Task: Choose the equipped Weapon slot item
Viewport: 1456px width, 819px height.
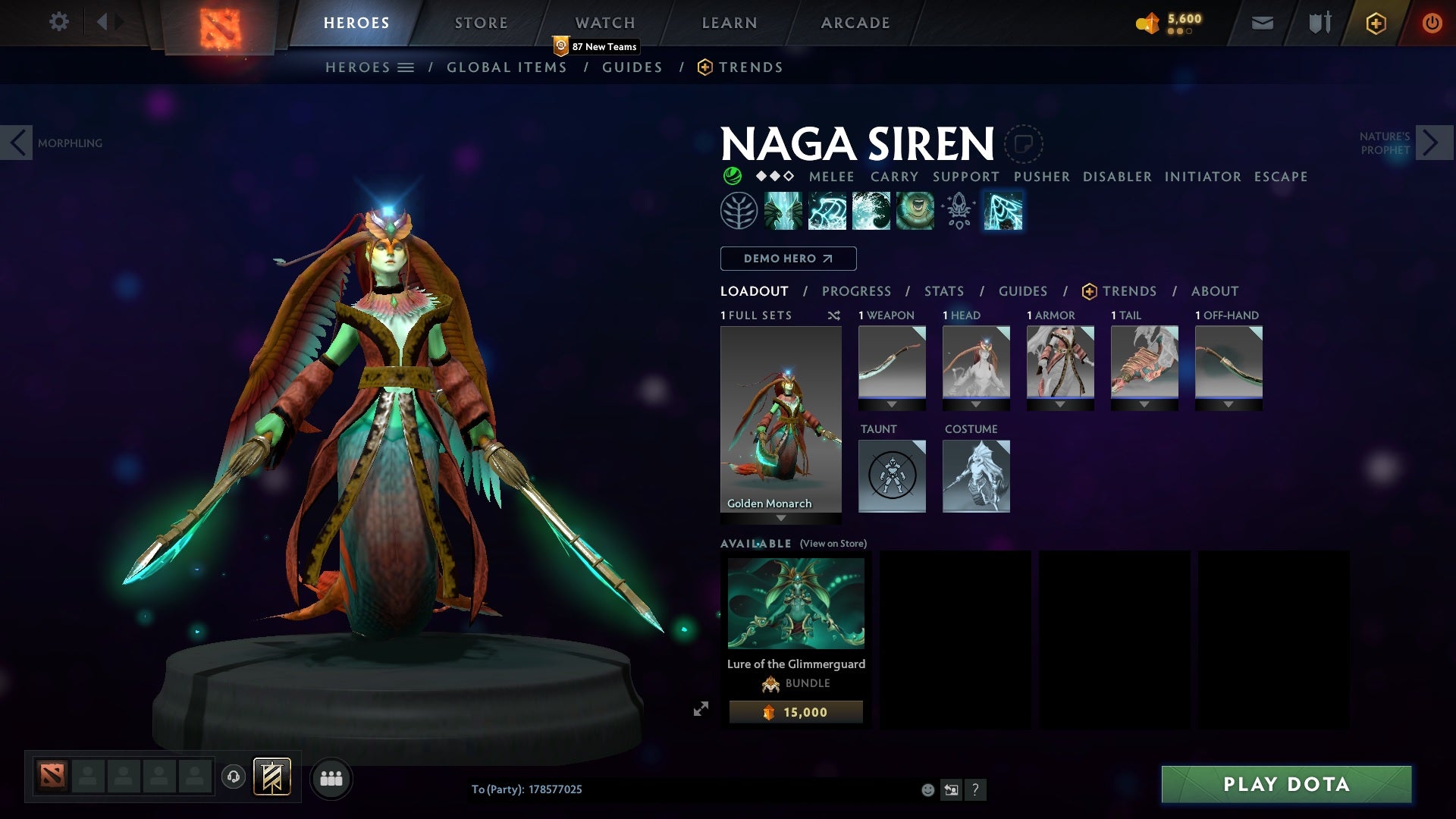Action: pos(892,362)
